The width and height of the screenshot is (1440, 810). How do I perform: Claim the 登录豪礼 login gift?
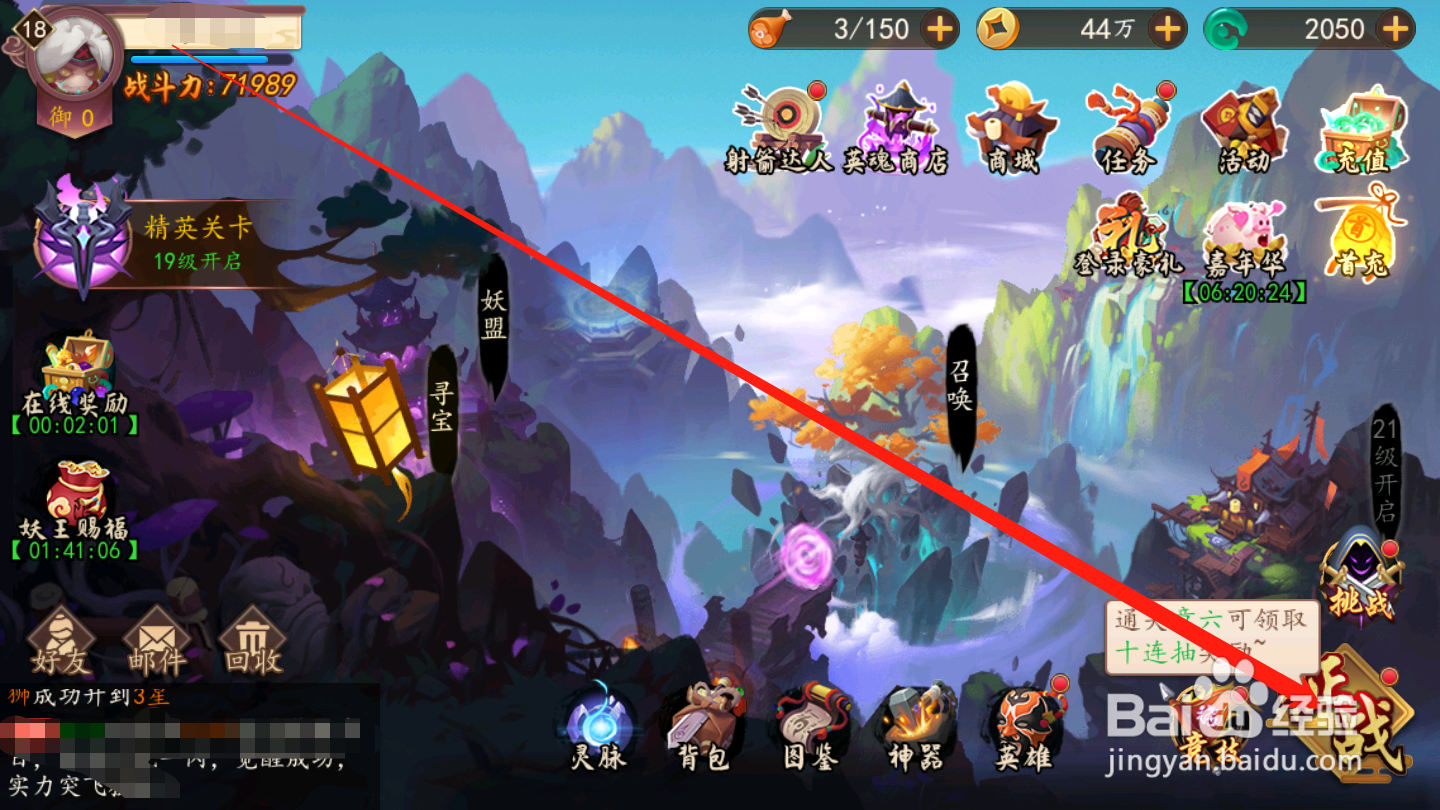point(1128,230)
